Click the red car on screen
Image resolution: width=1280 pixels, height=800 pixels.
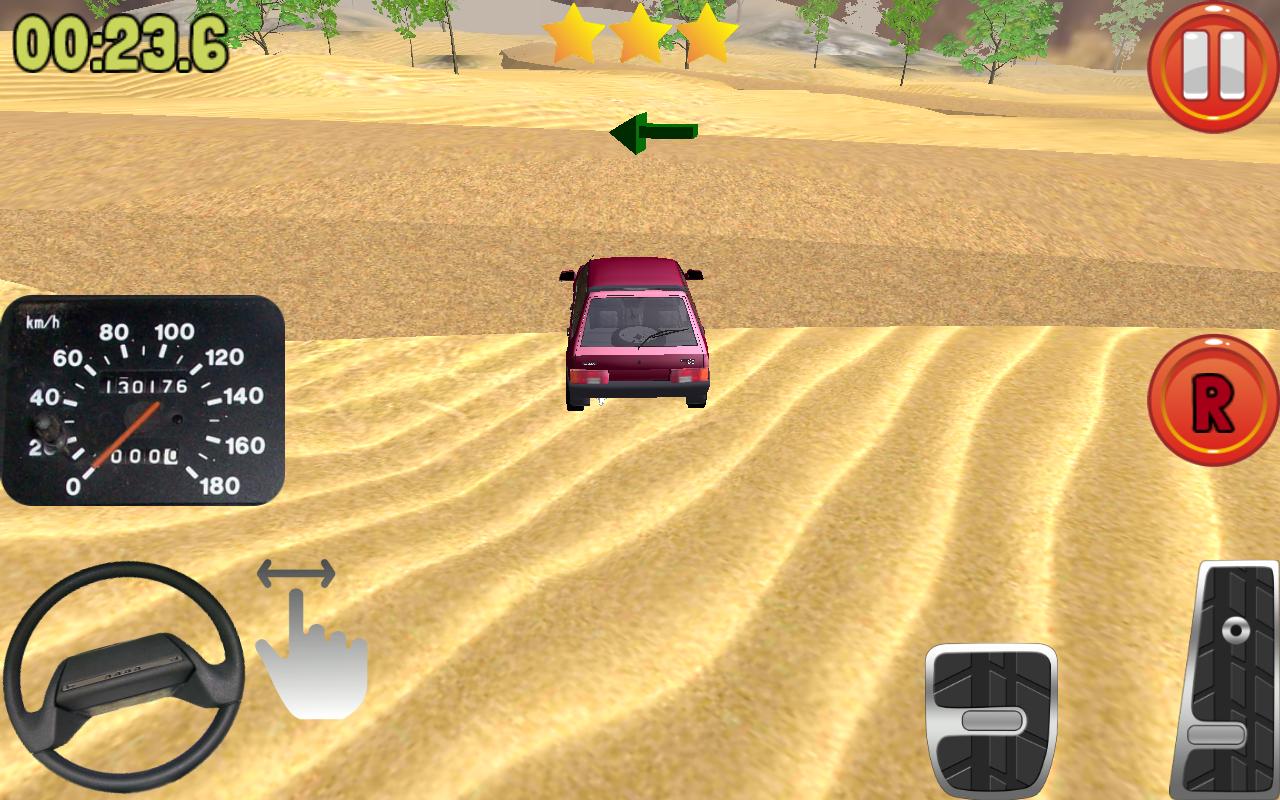pyautogui.click(x=634, y=330)
